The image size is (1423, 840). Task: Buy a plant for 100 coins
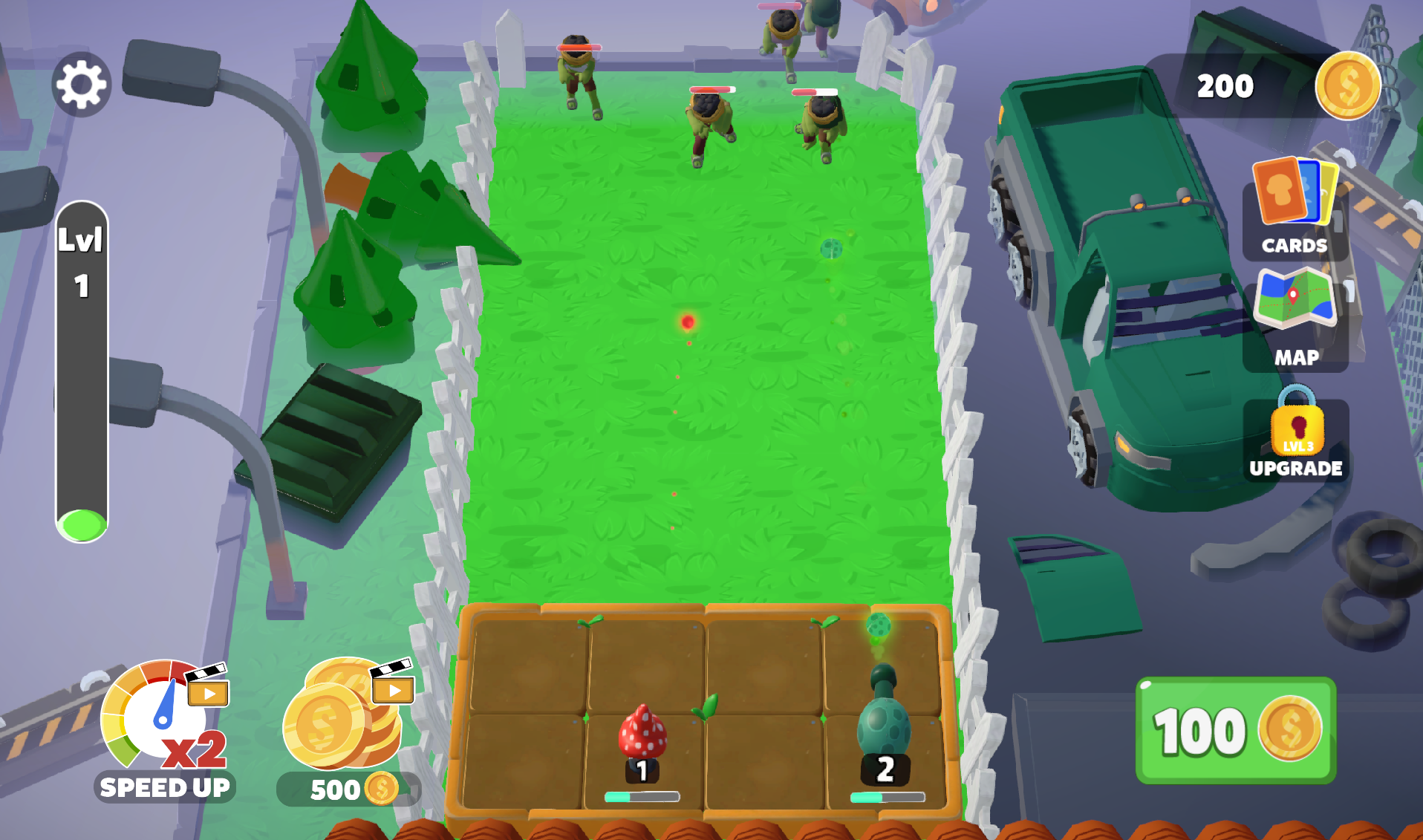[x=1236, y=731]
